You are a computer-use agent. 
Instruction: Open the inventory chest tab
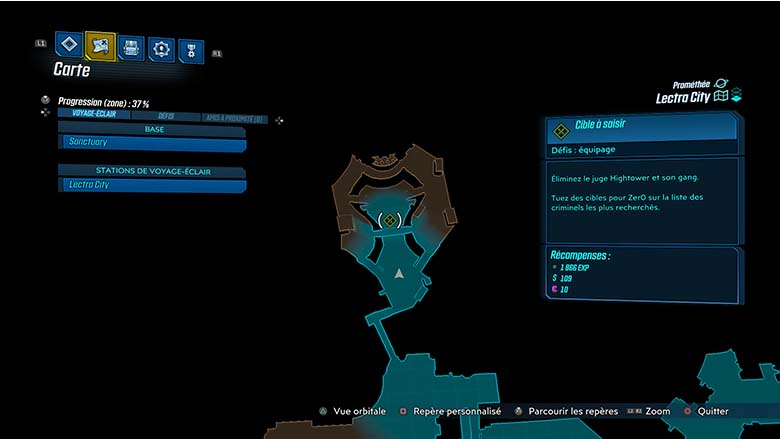click(131, 47)
